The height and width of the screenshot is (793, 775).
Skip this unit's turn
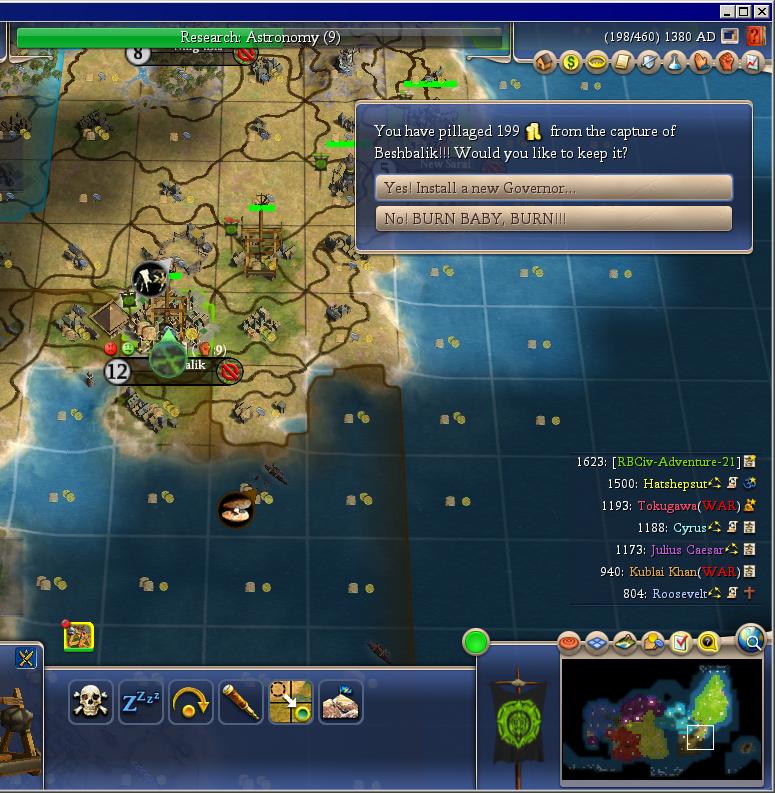(x=190, y=702)
